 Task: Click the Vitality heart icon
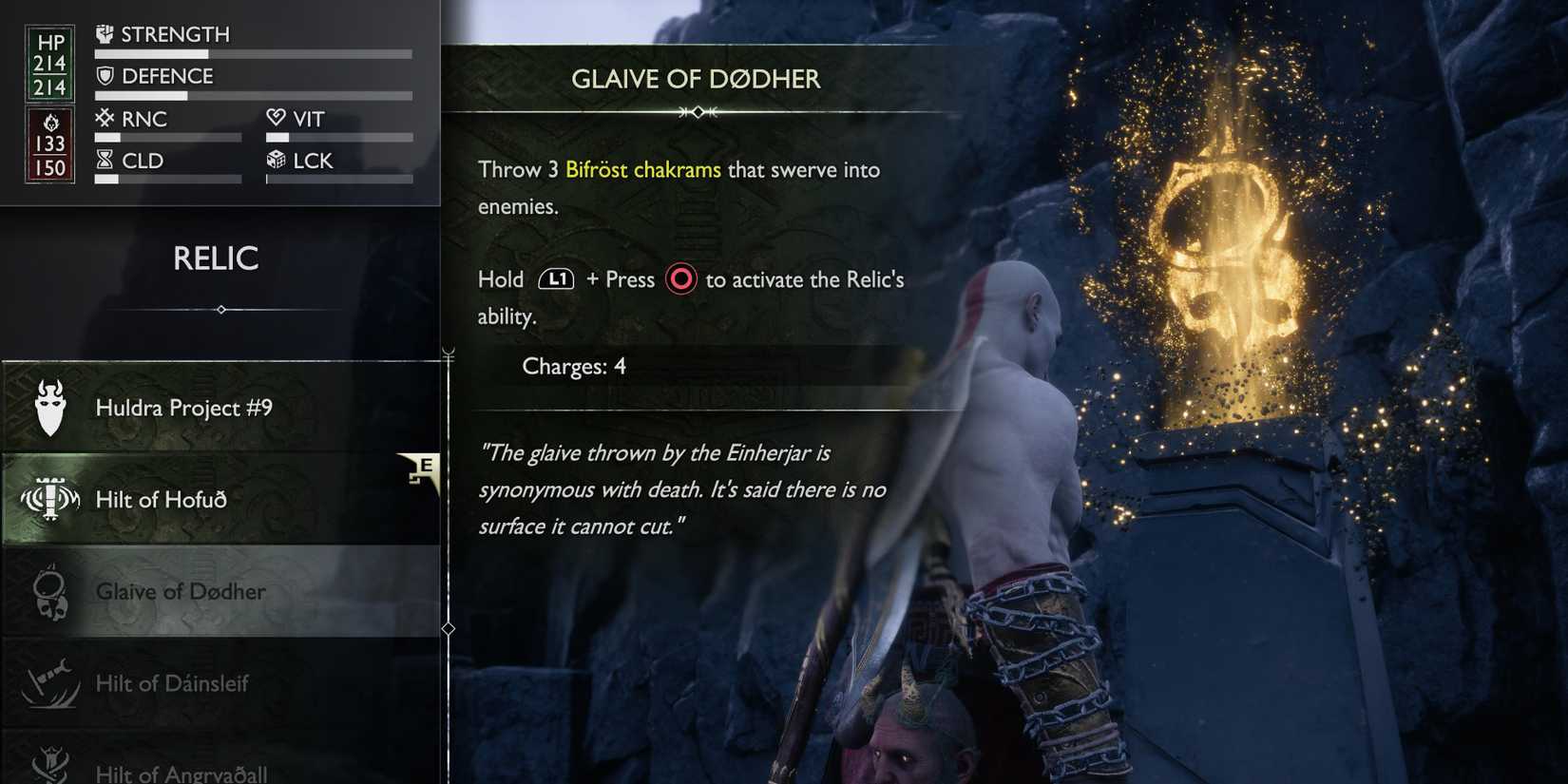(x=277, y=118)
